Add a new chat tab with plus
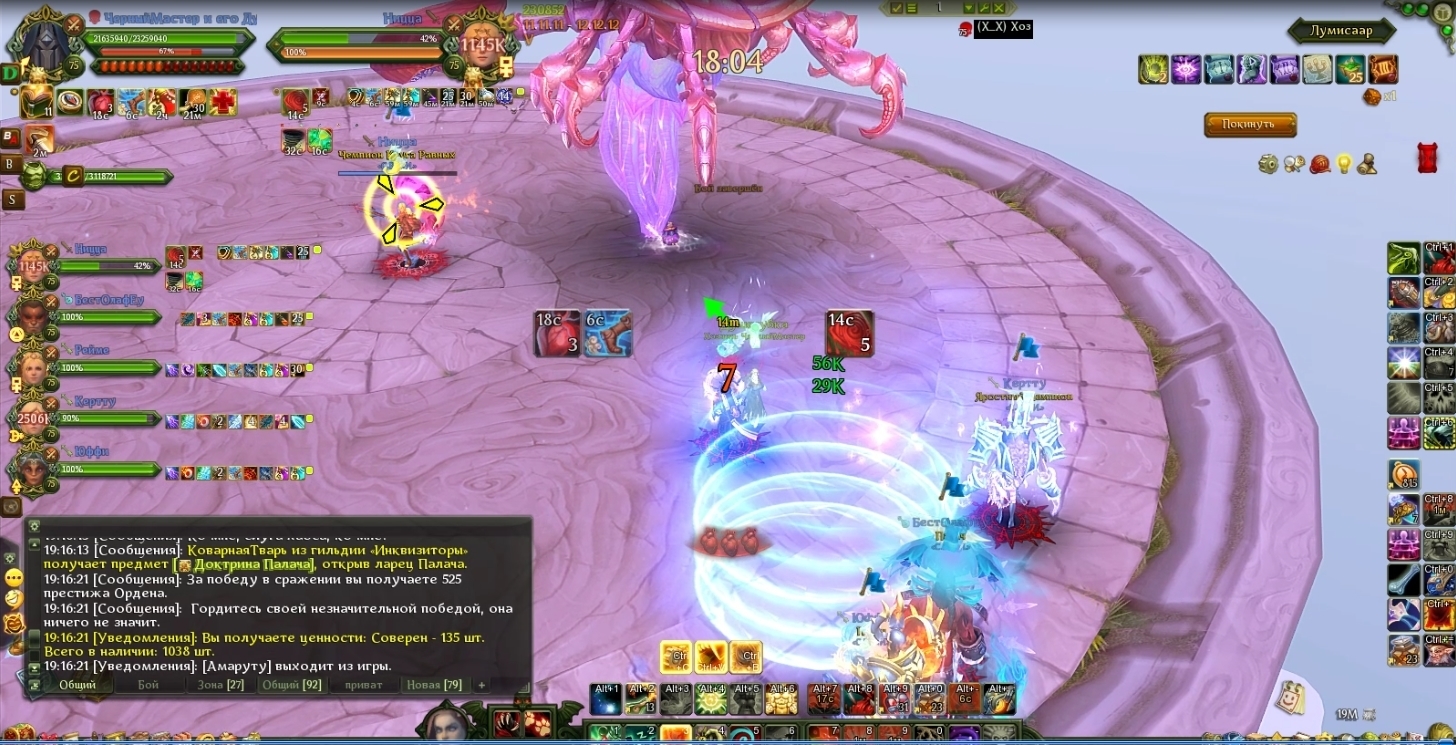The height and width of the screenshot is (745, 1456). tap(481, 685)
